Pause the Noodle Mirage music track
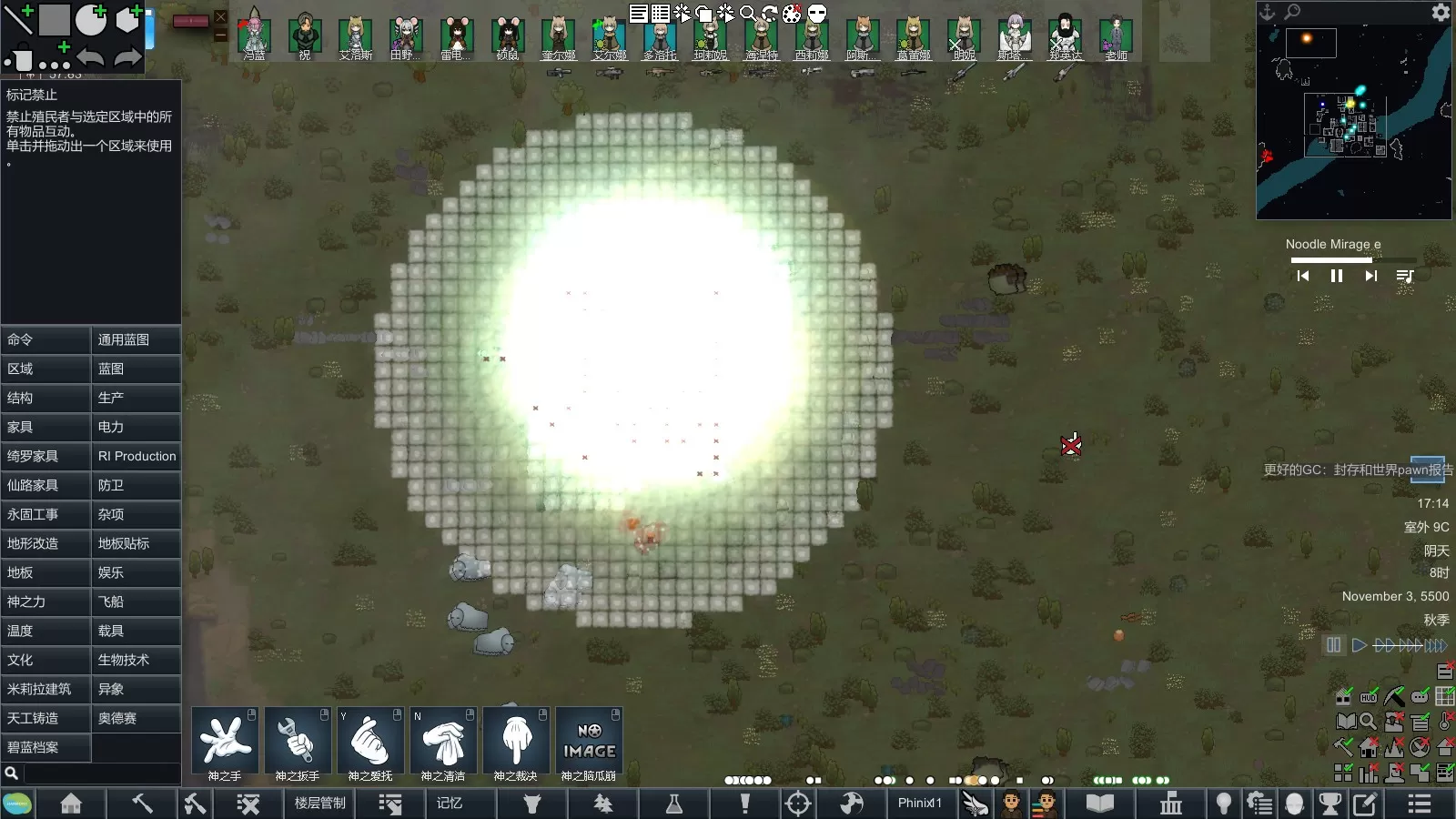1456x819 pixels. [x=1337, y=276]
